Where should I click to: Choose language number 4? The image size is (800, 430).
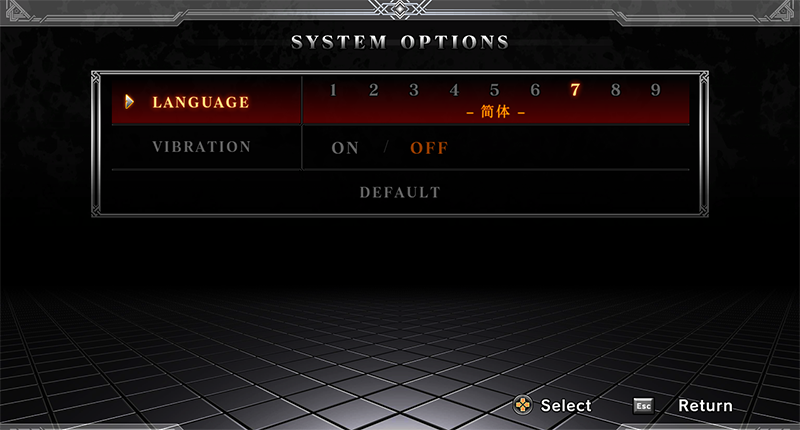point(454,90)
